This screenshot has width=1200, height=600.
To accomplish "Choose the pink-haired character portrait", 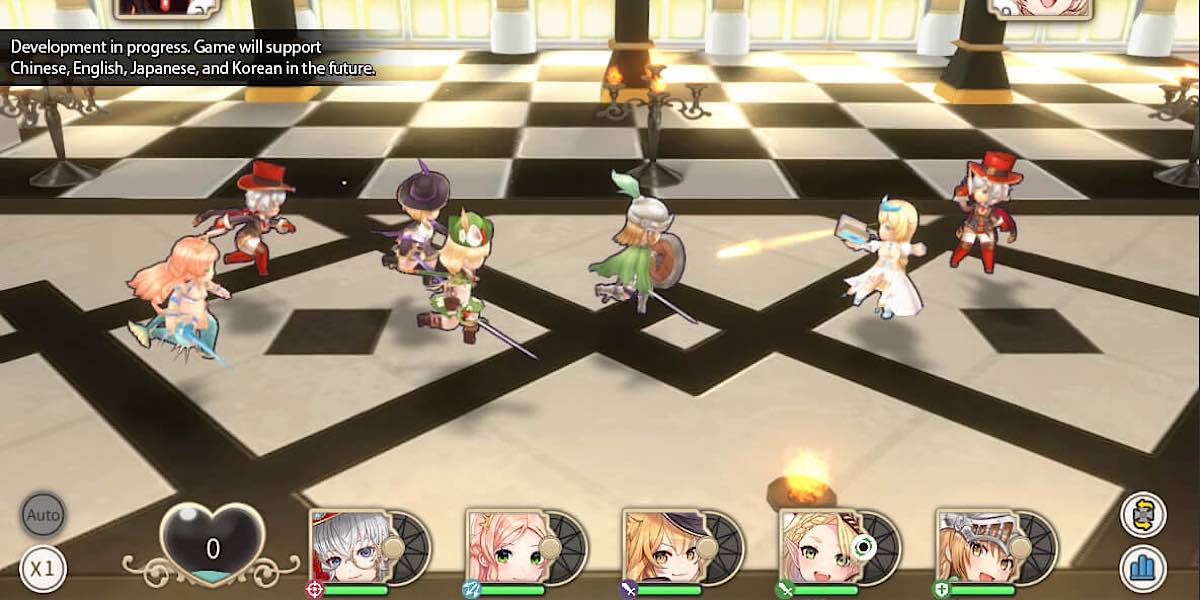I will click(507, 548).
